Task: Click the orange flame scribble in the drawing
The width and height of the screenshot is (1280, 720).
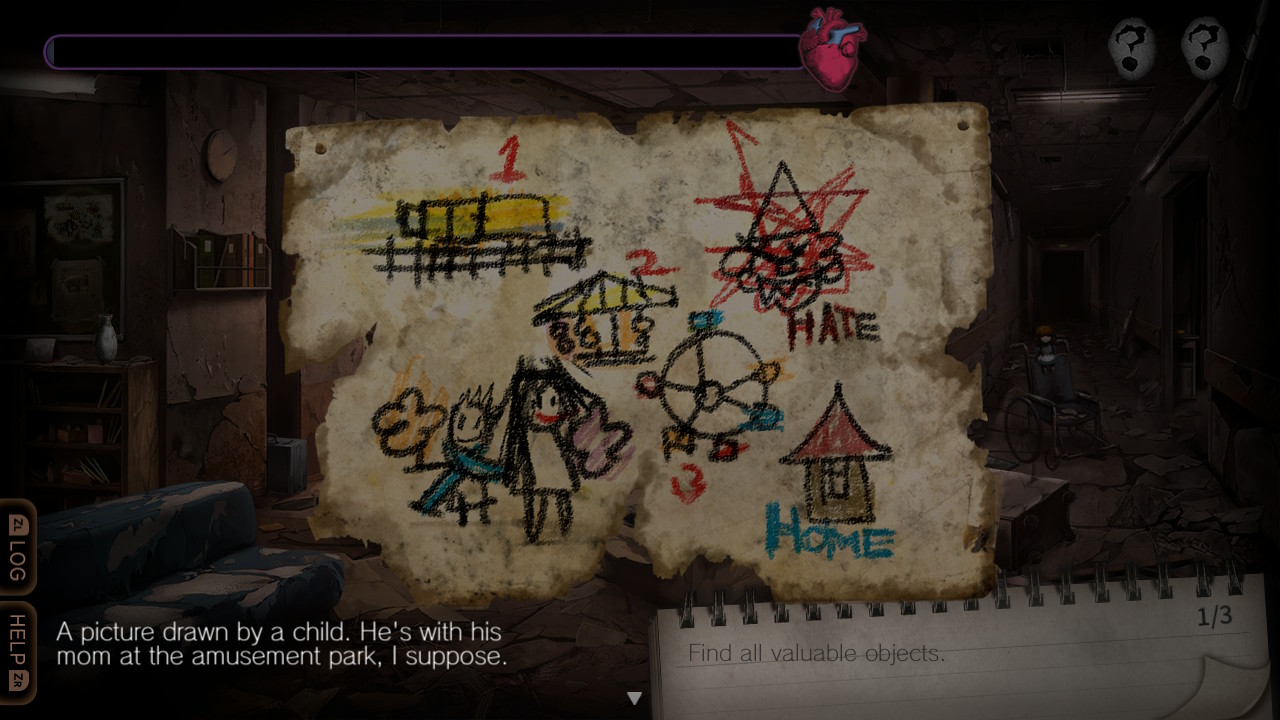Action: pyautogui.click(x=405, y=420)
